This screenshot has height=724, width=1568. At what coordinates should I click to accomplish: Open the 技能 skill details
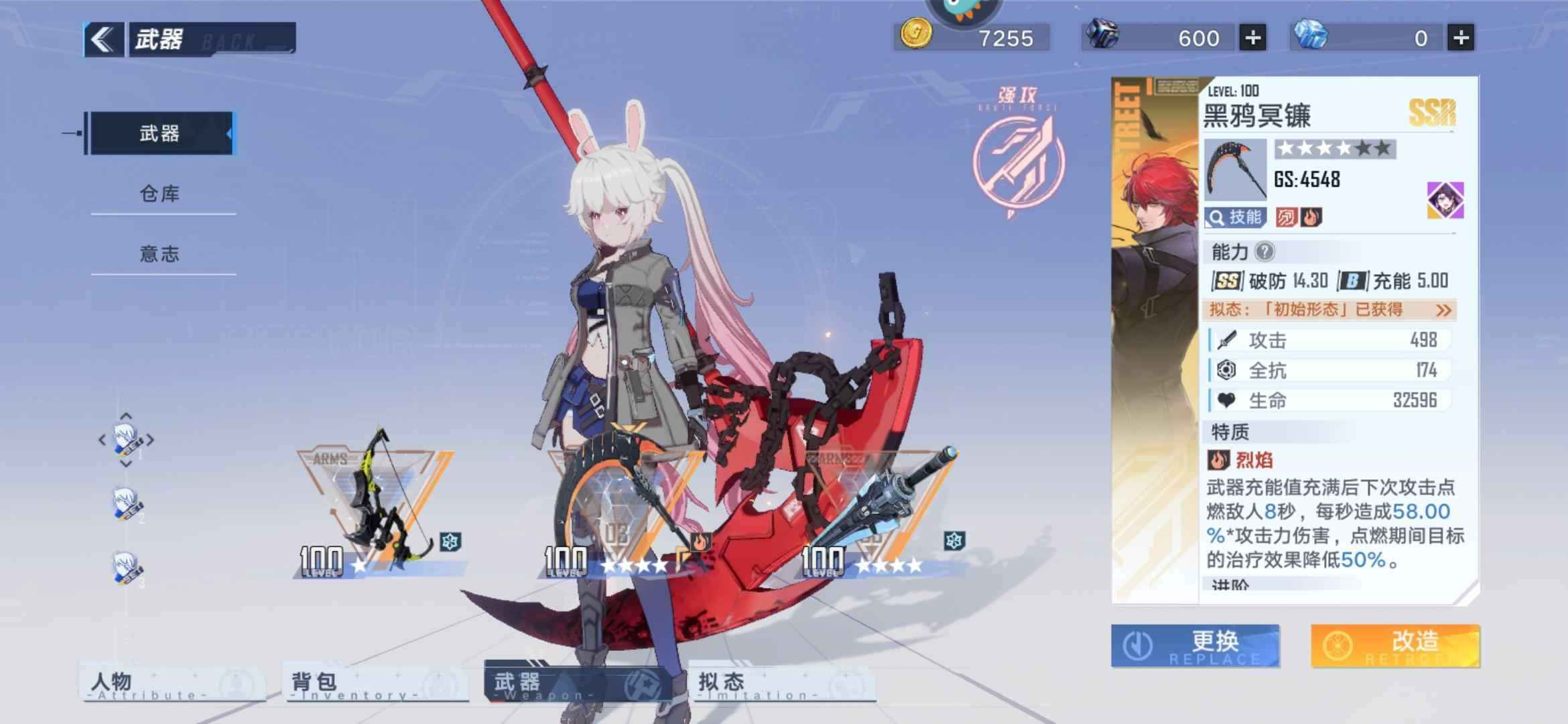coord(1235,217)
